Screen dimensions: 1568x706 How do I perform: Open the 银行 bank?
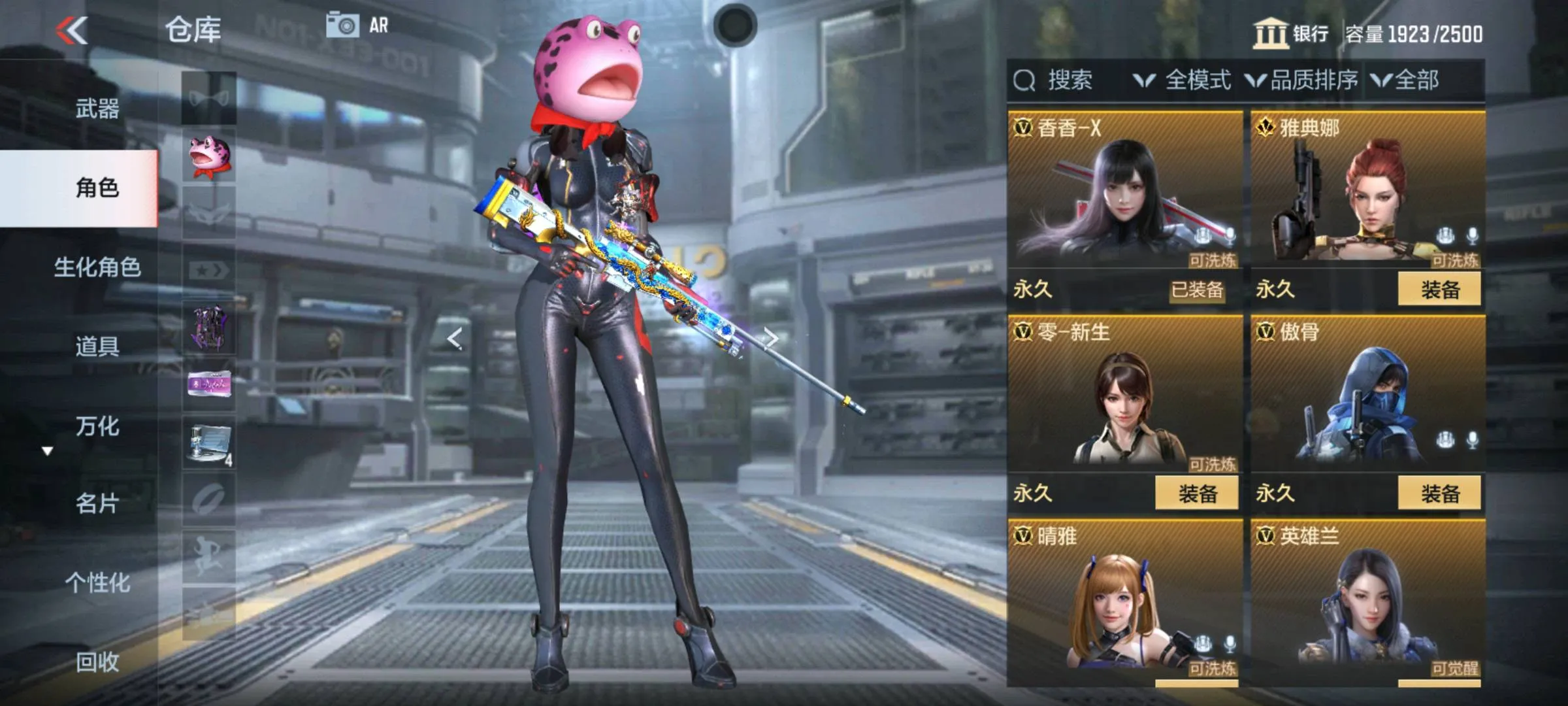click(x=1291, y=33)
